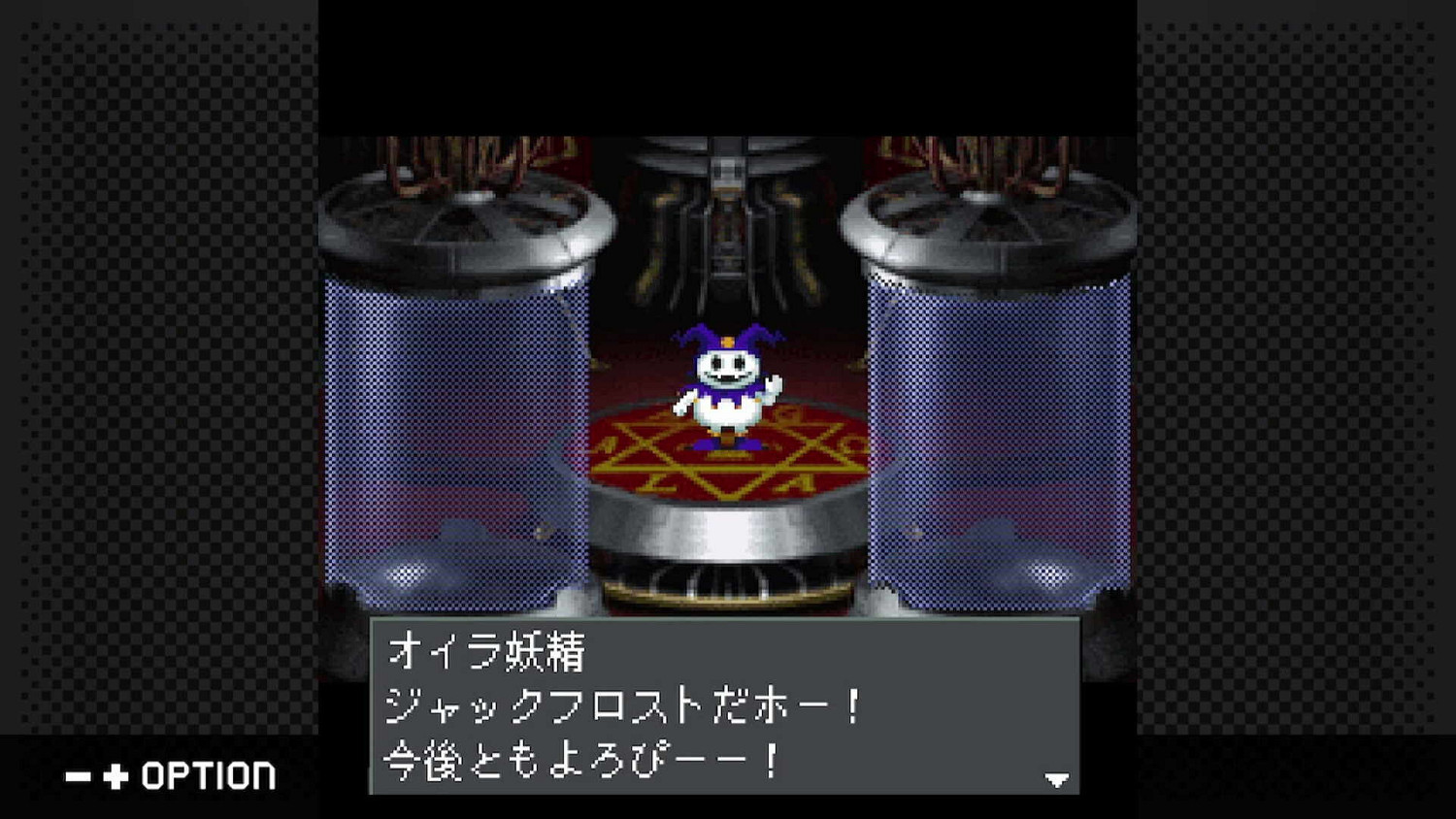1456x819 pixels.
Task: Click the line reading ジャックフロストだホー！
Action: tap(621, 707)
